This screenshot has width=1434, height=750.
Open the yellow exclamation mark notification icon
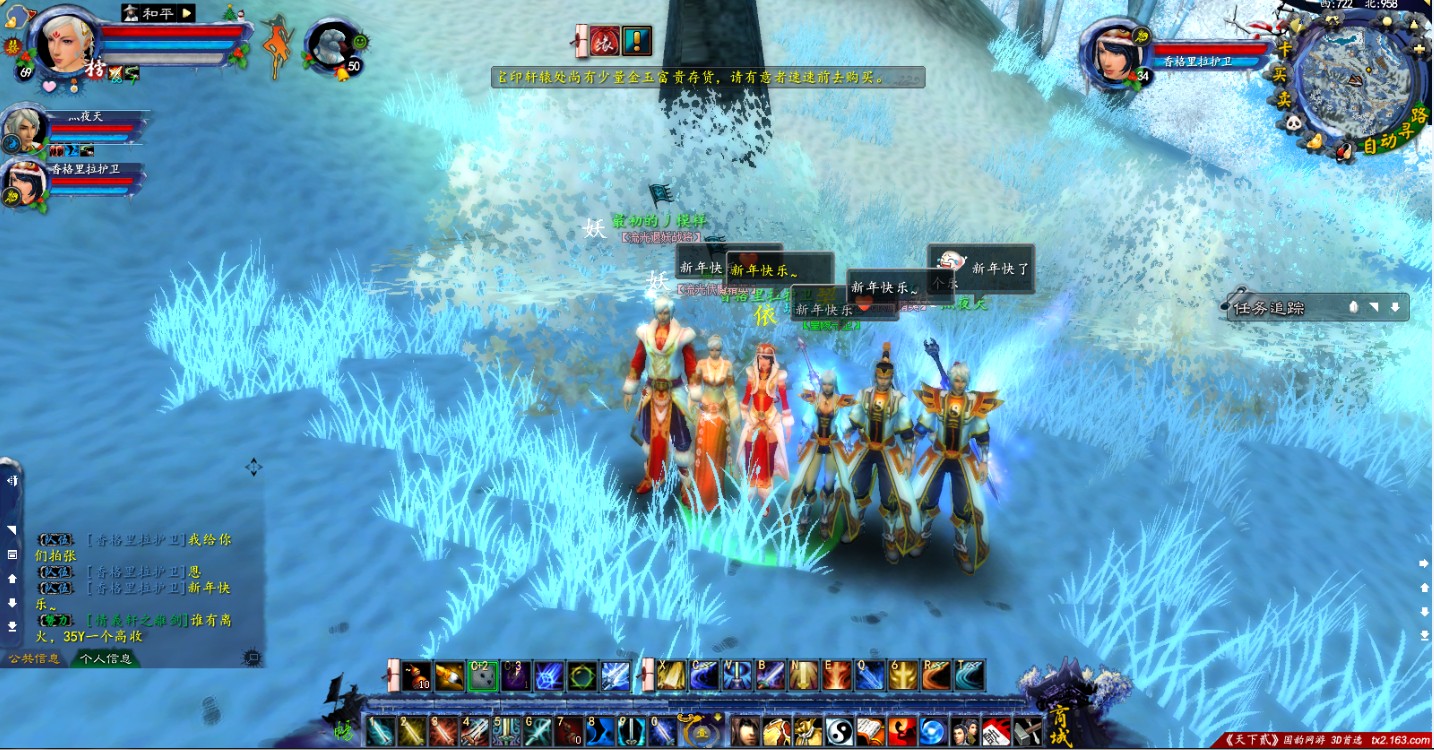pos(636,41)
